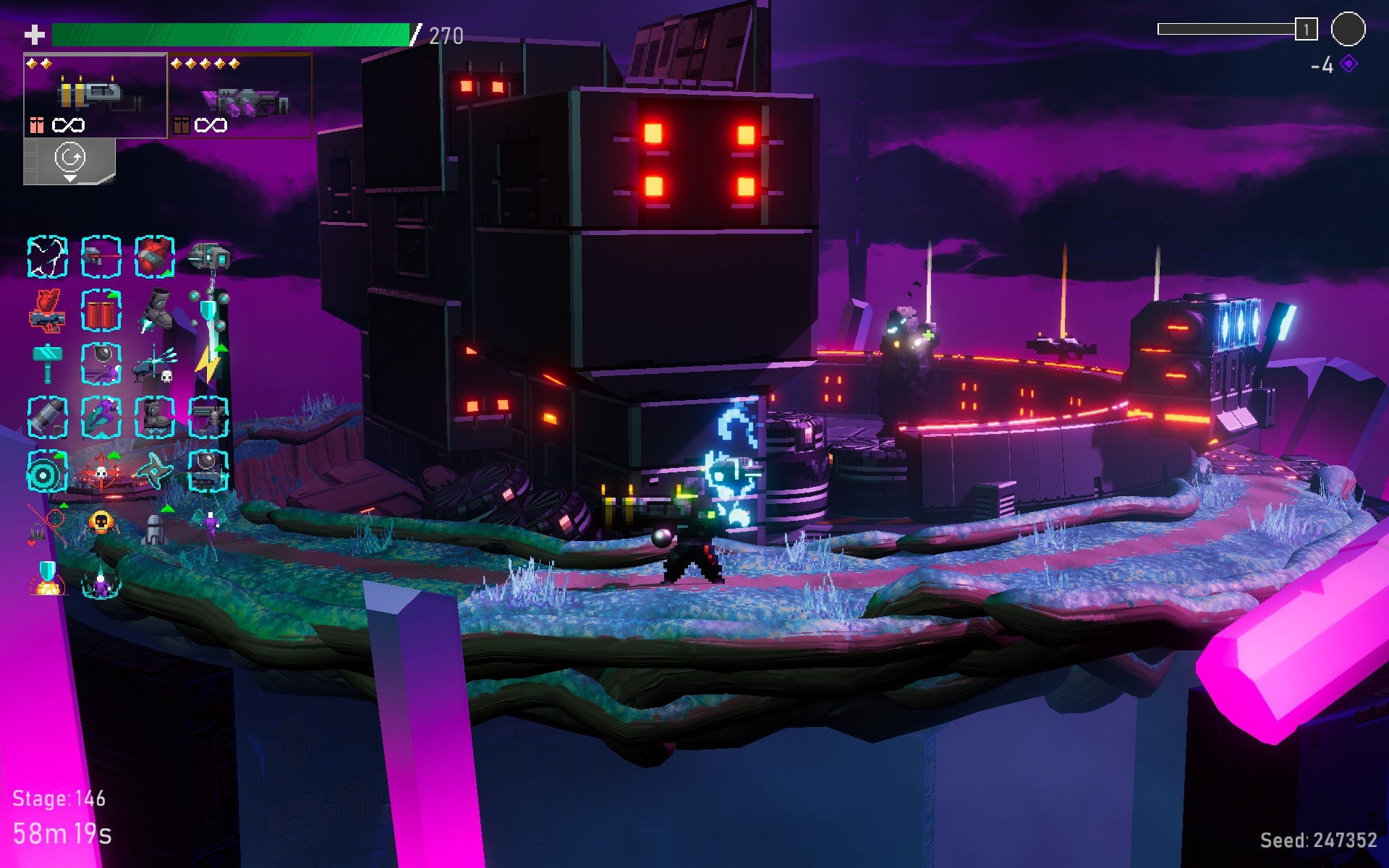This screenshot has width=1389, height=868.
Task: Select the two-star yellow-canister weapon slot
Action: [x=95, y=95]
